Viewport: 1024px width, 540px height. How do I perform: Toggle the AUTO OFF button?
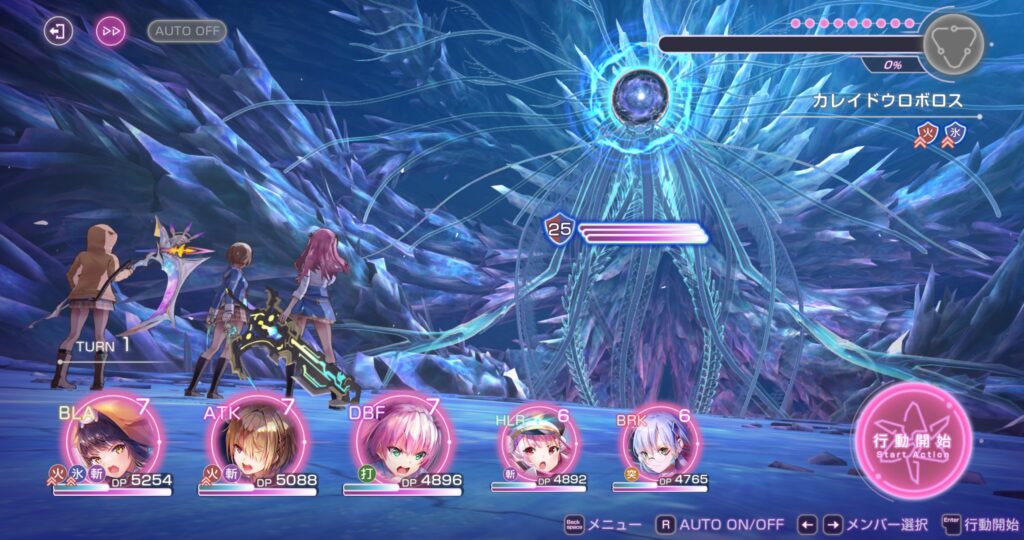186,31
